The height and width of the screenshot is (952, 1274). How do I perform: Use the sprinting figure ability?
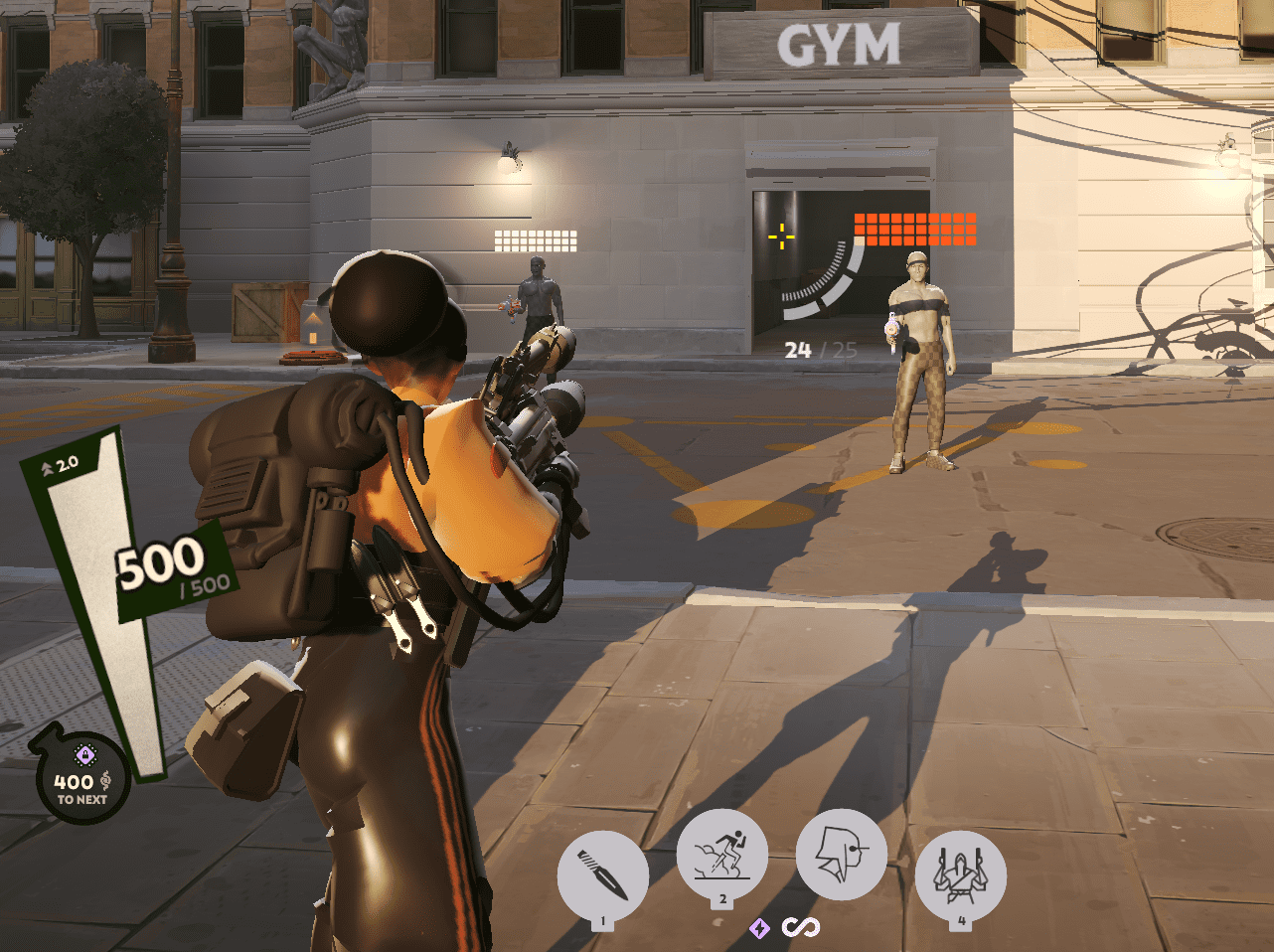click(722, 855)
